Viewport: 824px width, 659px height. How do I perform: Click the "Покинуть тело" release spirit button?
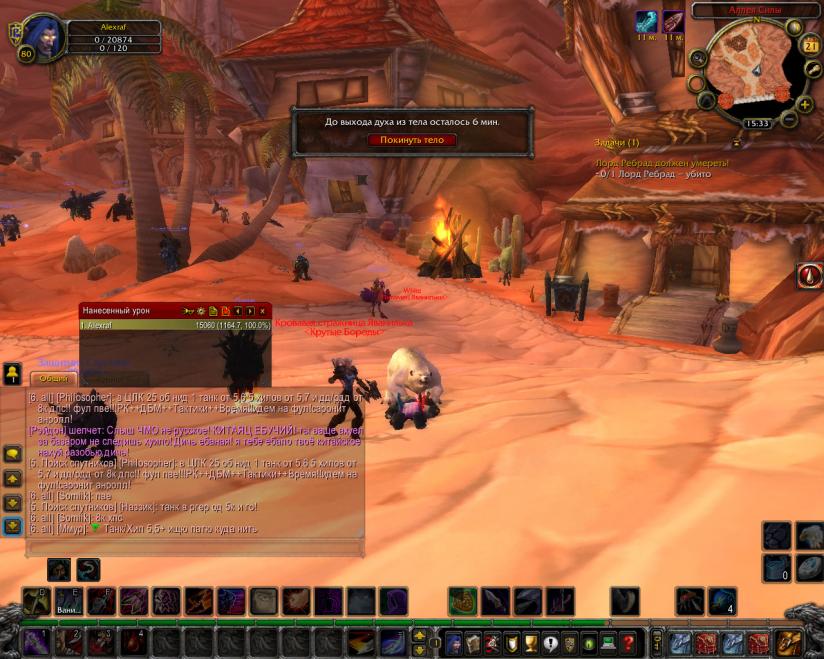click(x=412, y=140)
